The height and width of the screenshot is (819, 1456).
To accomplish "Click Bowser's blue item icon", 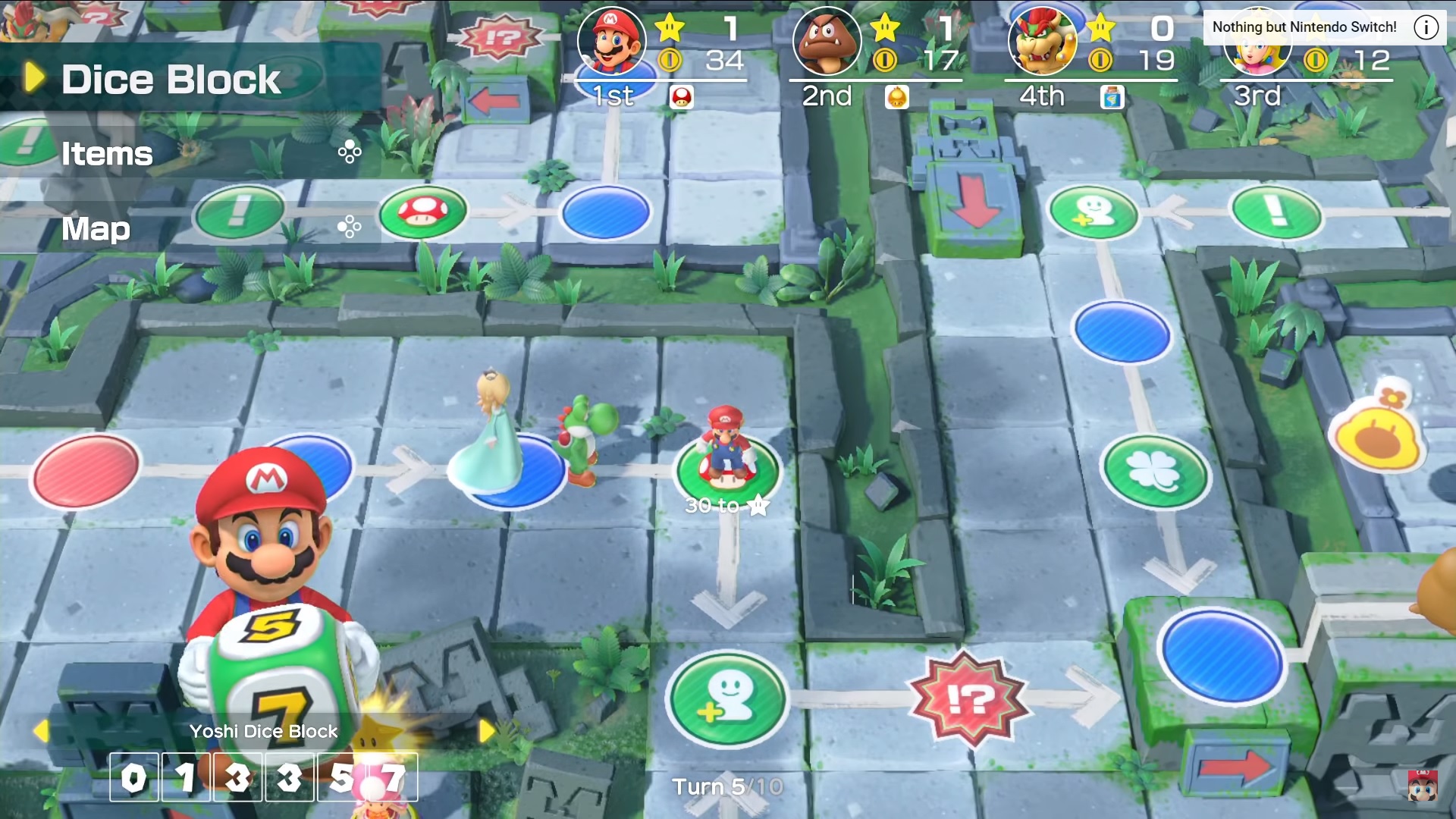I will [x=1112, y=97].
